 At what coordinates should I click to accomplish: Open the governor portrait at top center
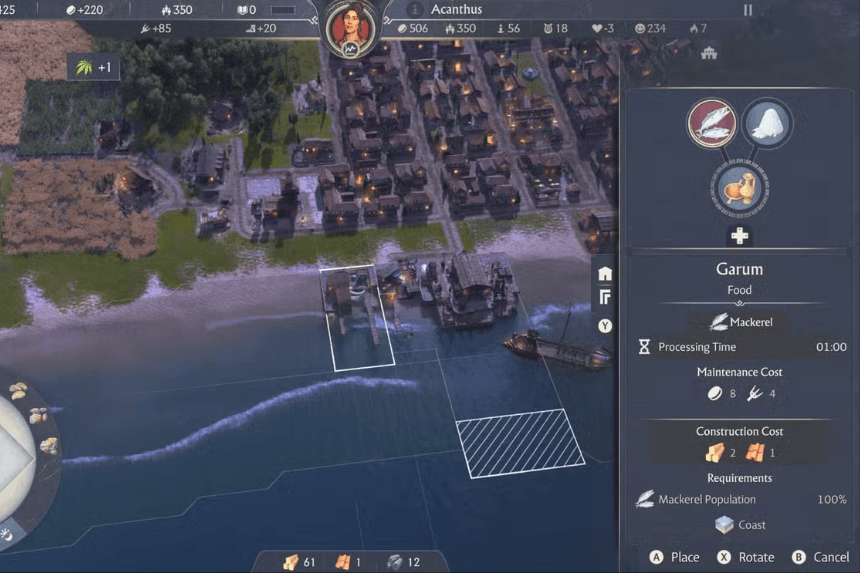(352, 27)
